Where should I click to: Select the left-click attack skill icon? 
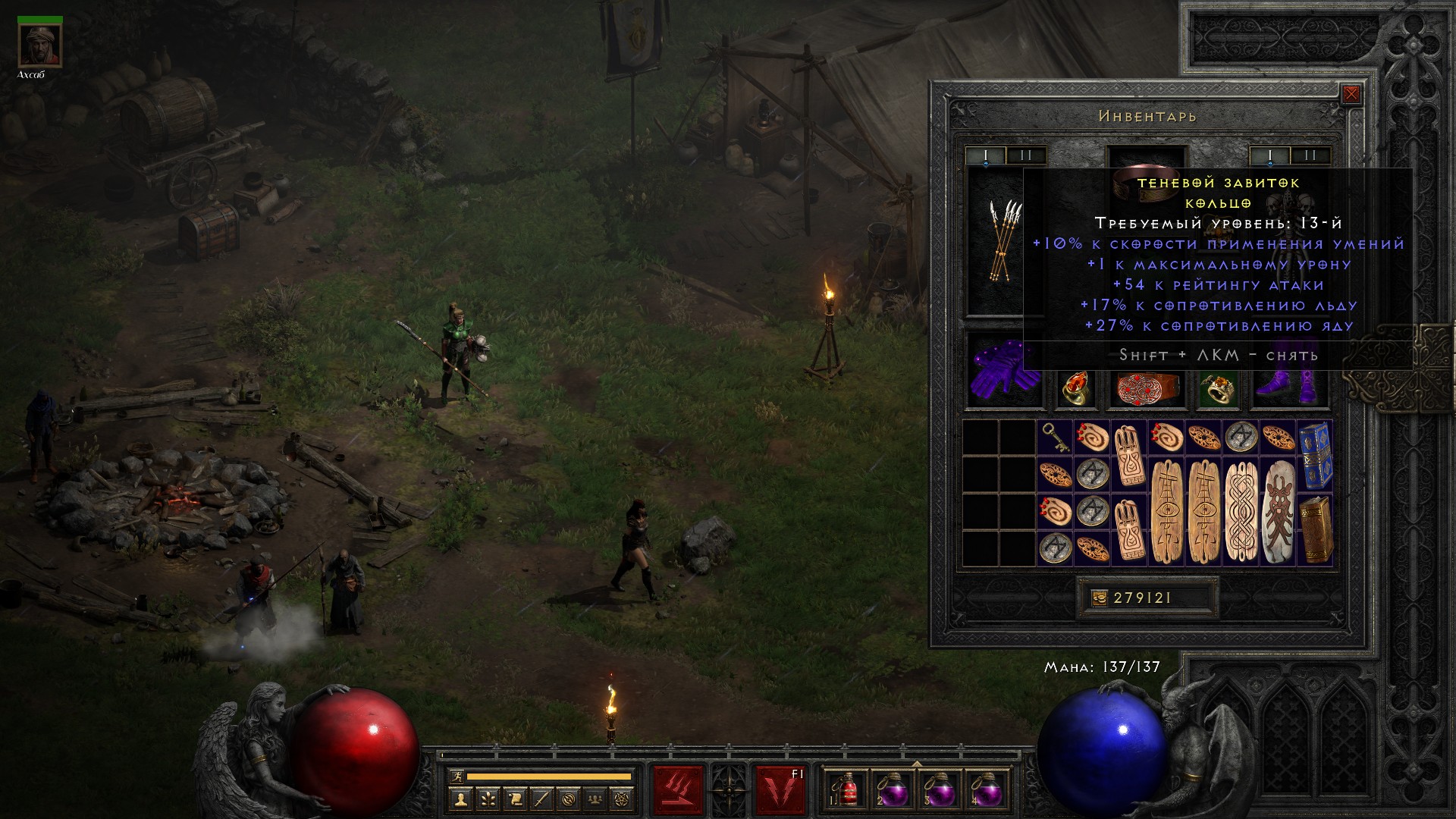point(678,790)
